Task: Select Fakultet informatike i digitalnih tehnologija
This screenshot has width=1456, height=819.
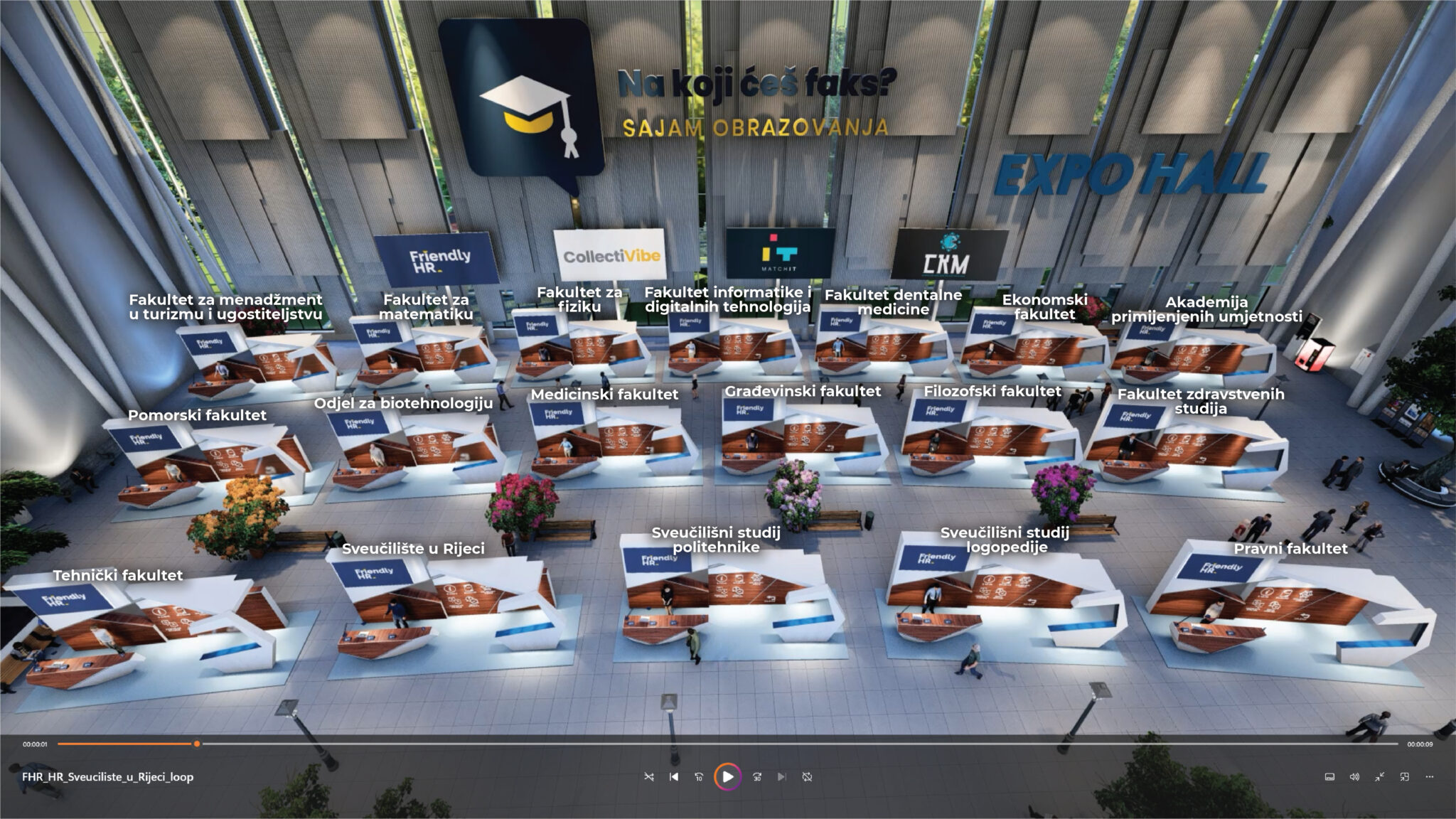Action: [727, 299]
